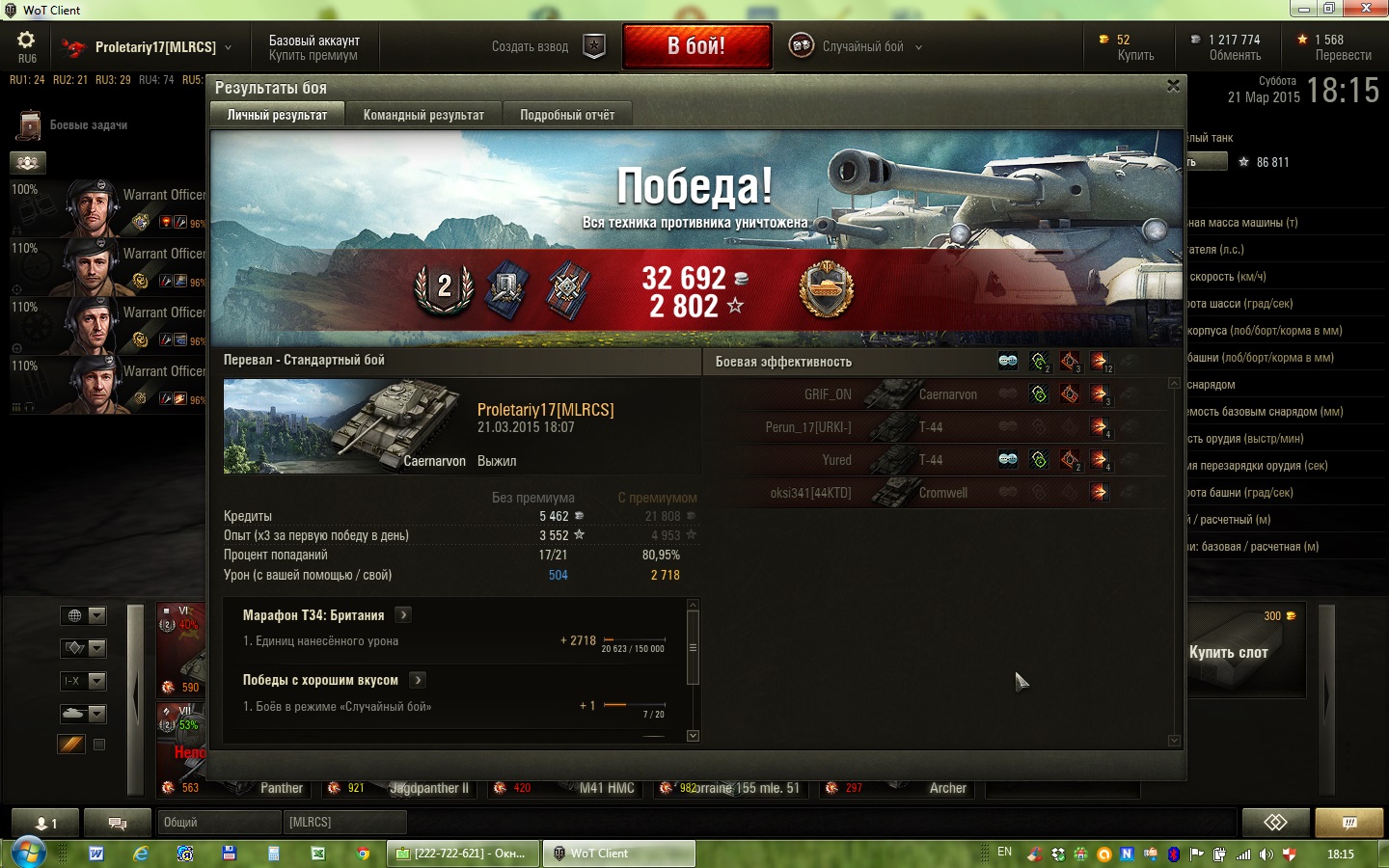Exchange credits via Обменять
The height and width of the screenshot is (868, 1389).
1235,55
